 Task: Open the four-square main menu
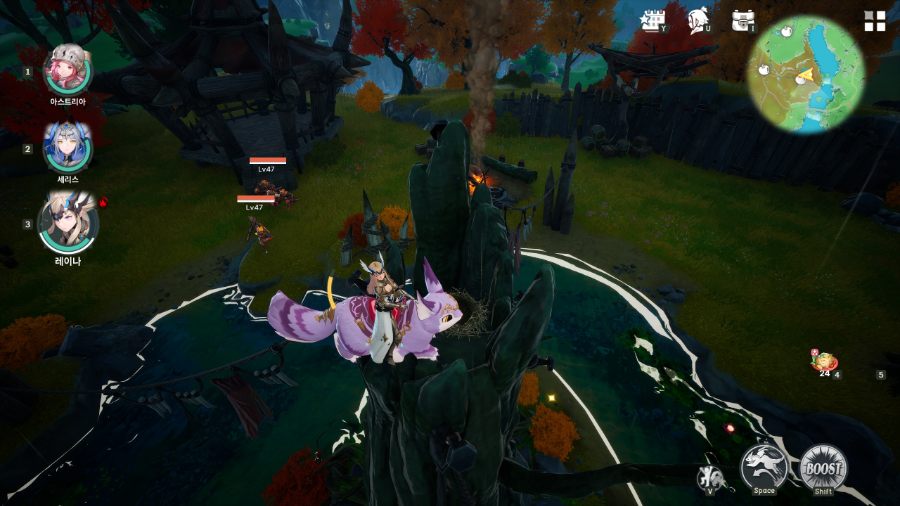coord(875,21)
